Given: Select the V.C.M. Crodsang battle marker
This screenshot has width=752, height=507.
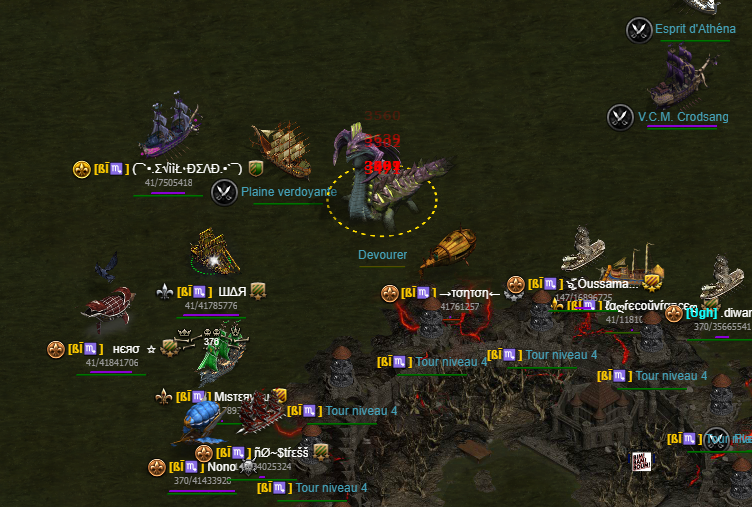Looking at the screenshot, I should (x=620, y=117).
